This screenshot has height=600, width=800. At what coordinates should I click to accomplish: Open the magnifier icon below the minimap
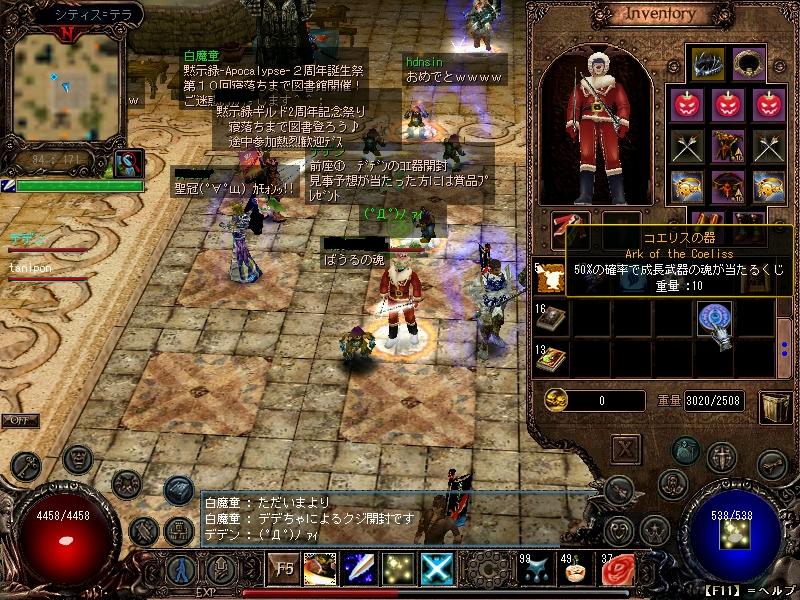coord(129,164)
